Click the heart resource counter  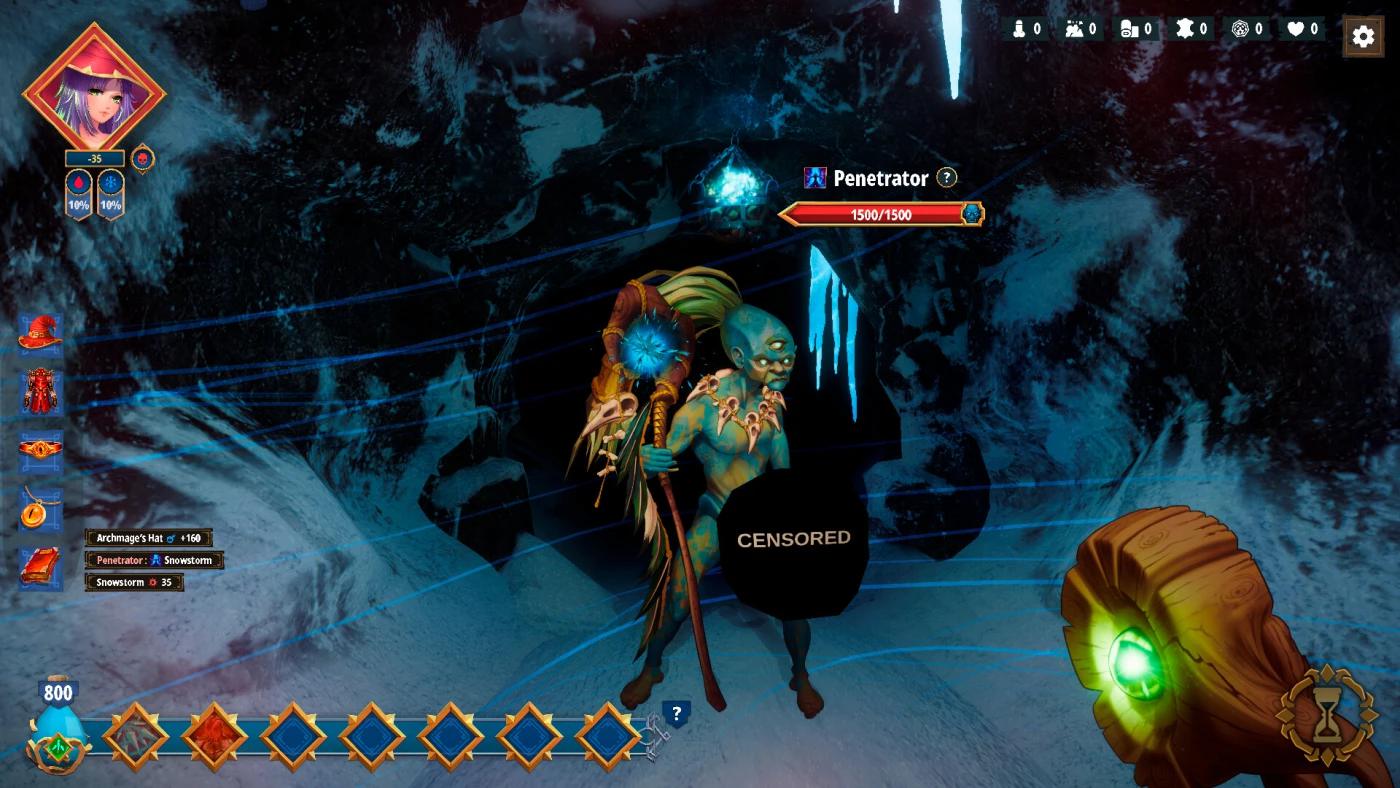[x=1302, y=29]
